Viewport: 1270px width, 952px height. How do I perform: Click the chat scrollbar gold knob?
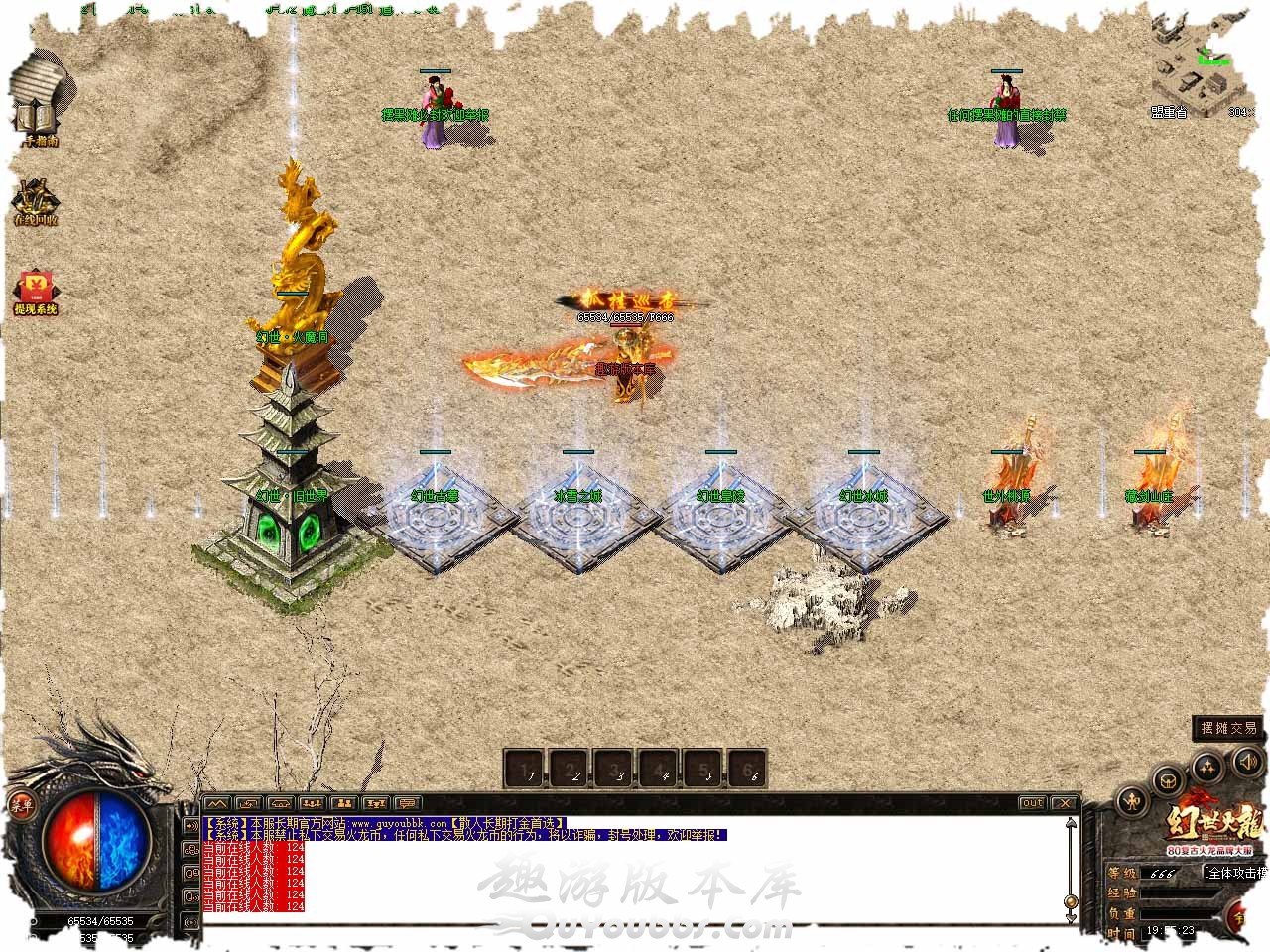[1071, 902]
